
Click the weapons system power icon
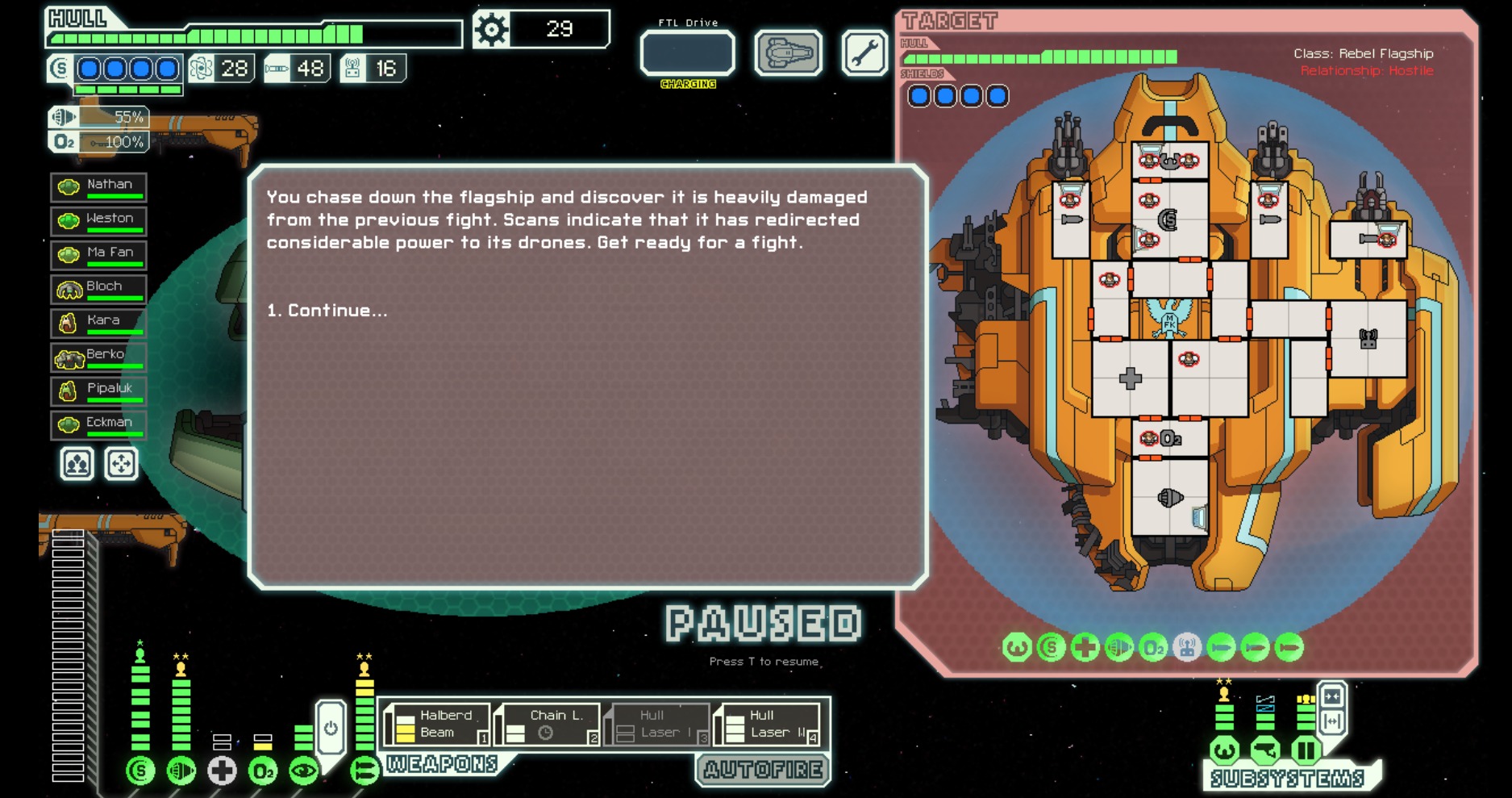tap(364, 771)
